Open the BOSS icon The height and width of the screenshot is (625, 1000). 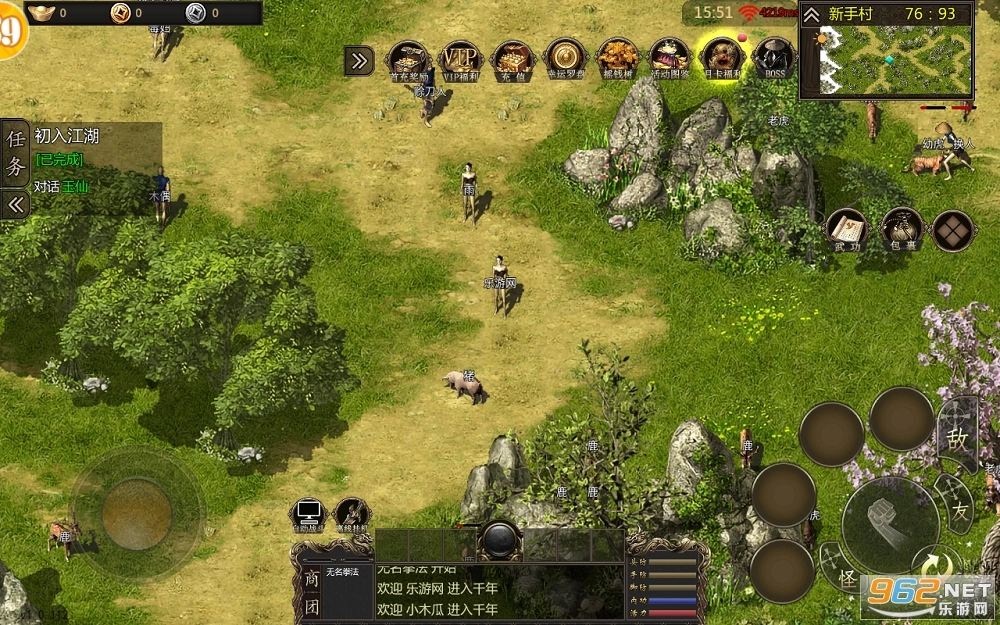(x=773, y=59)
